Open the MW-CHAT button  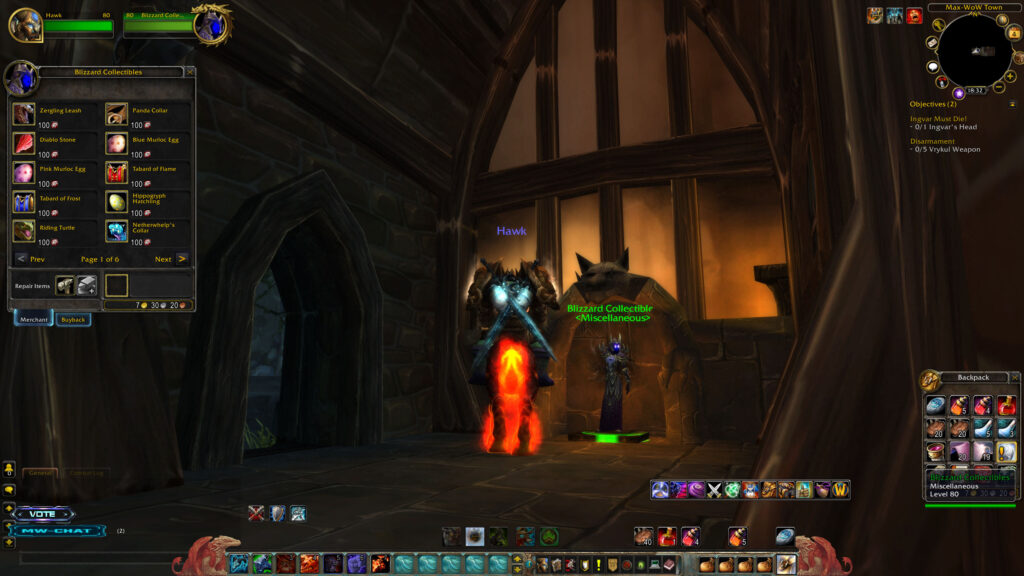coord(58,530)
